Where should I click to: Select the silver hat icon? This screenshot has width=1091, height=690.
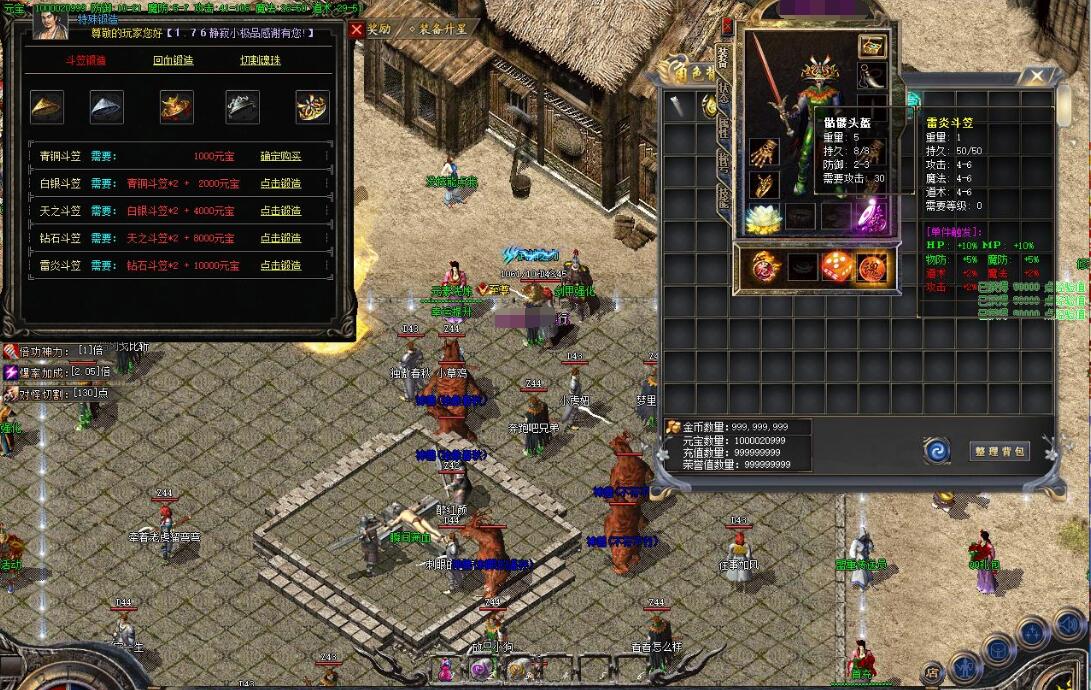(x=107, y=107)
